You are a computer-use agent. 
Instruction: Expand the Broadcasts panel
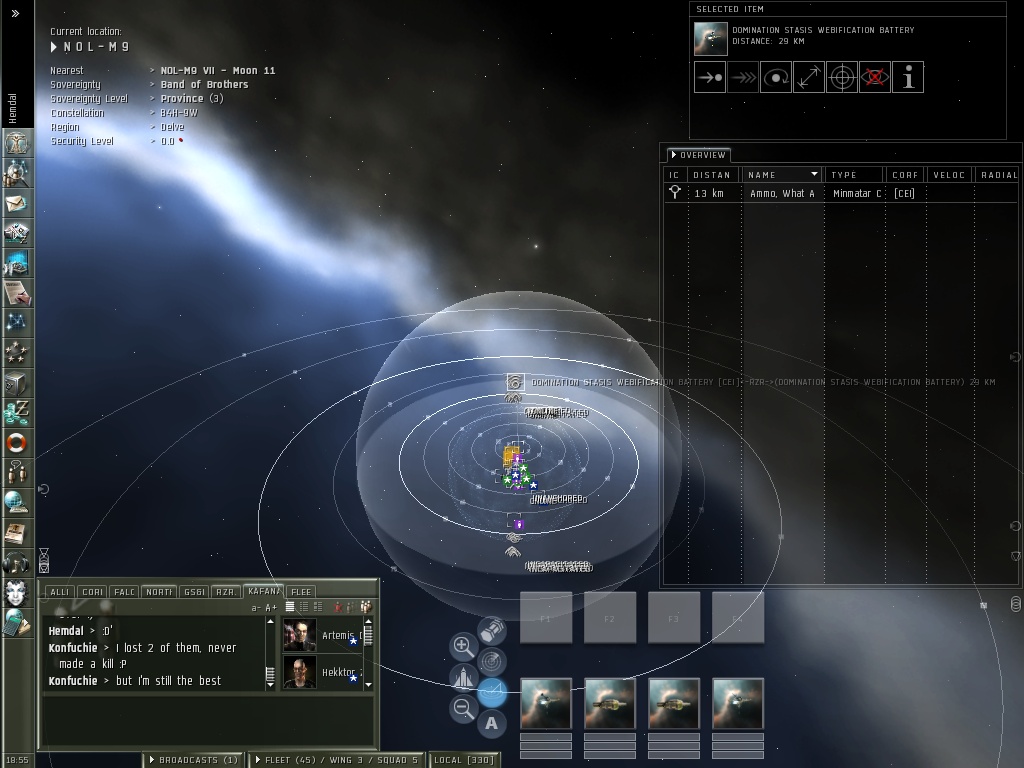tap(193, 760)
